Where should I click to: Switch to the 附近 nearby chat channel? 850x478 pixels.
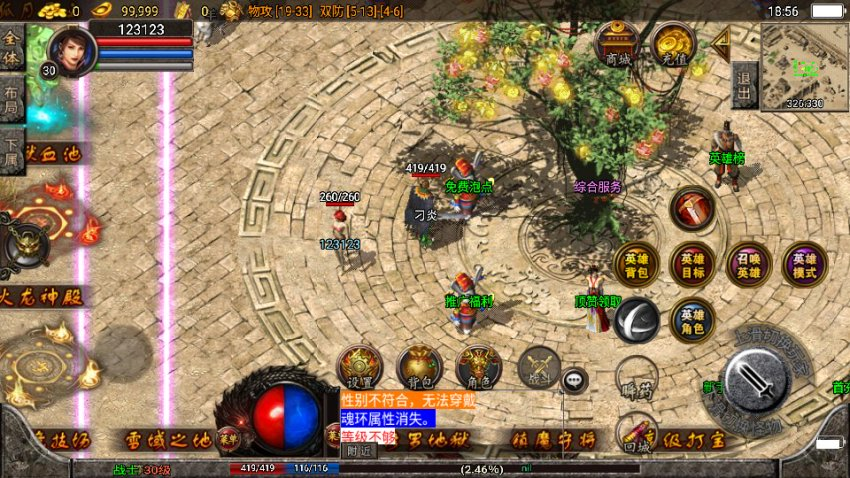click(357, 451)
